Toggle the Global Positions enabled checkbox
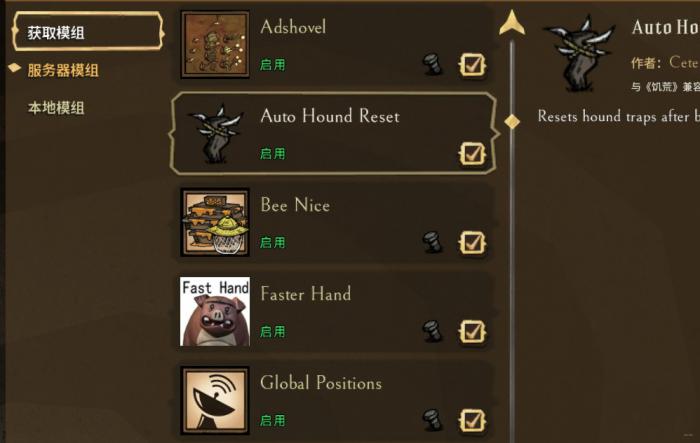The height and width of the screenshot is (443, 700). point(472,420)
